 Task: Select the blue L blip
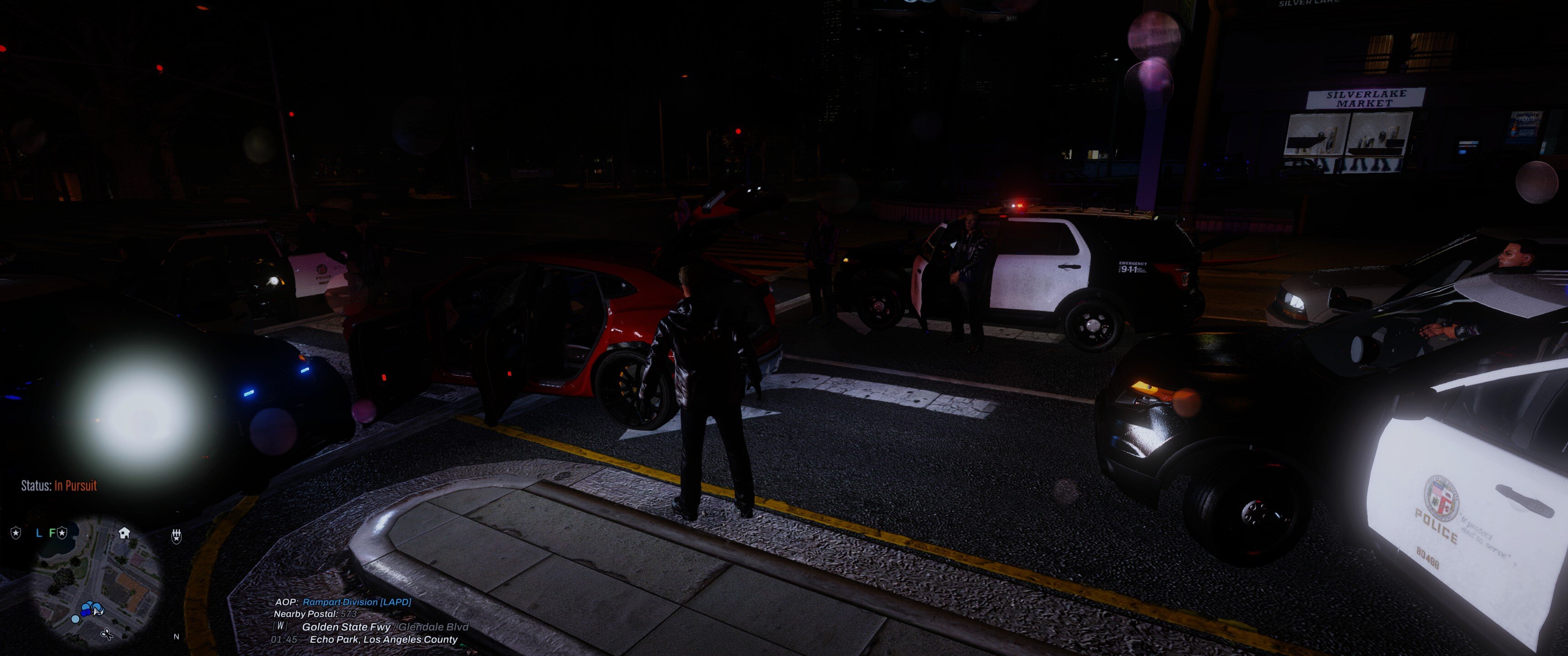(39, 533)
